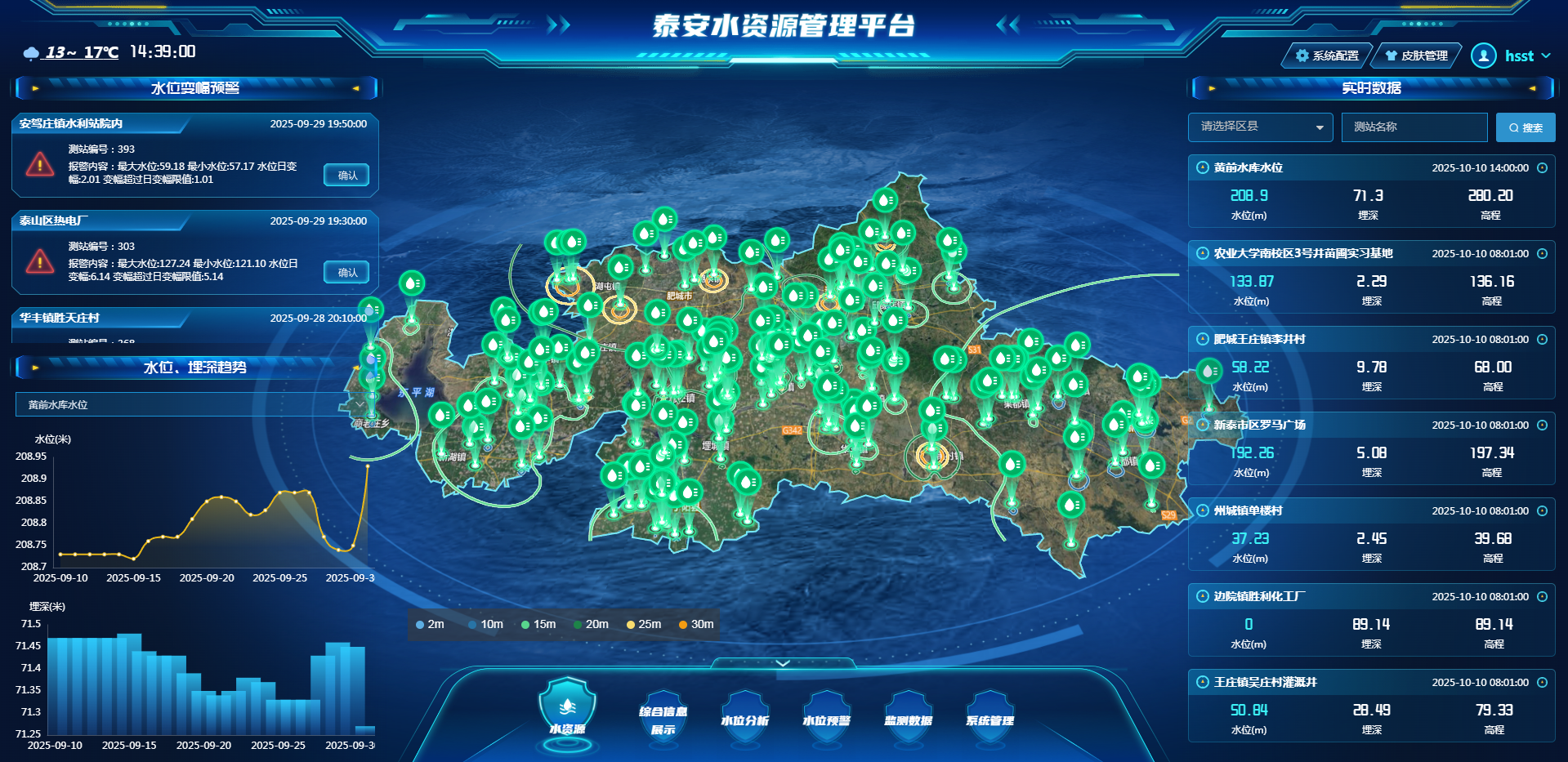This screenshot has width=1568, height=762.
Task: Collapse the bottom navigation panel chevron
Action: coord(782,663)
